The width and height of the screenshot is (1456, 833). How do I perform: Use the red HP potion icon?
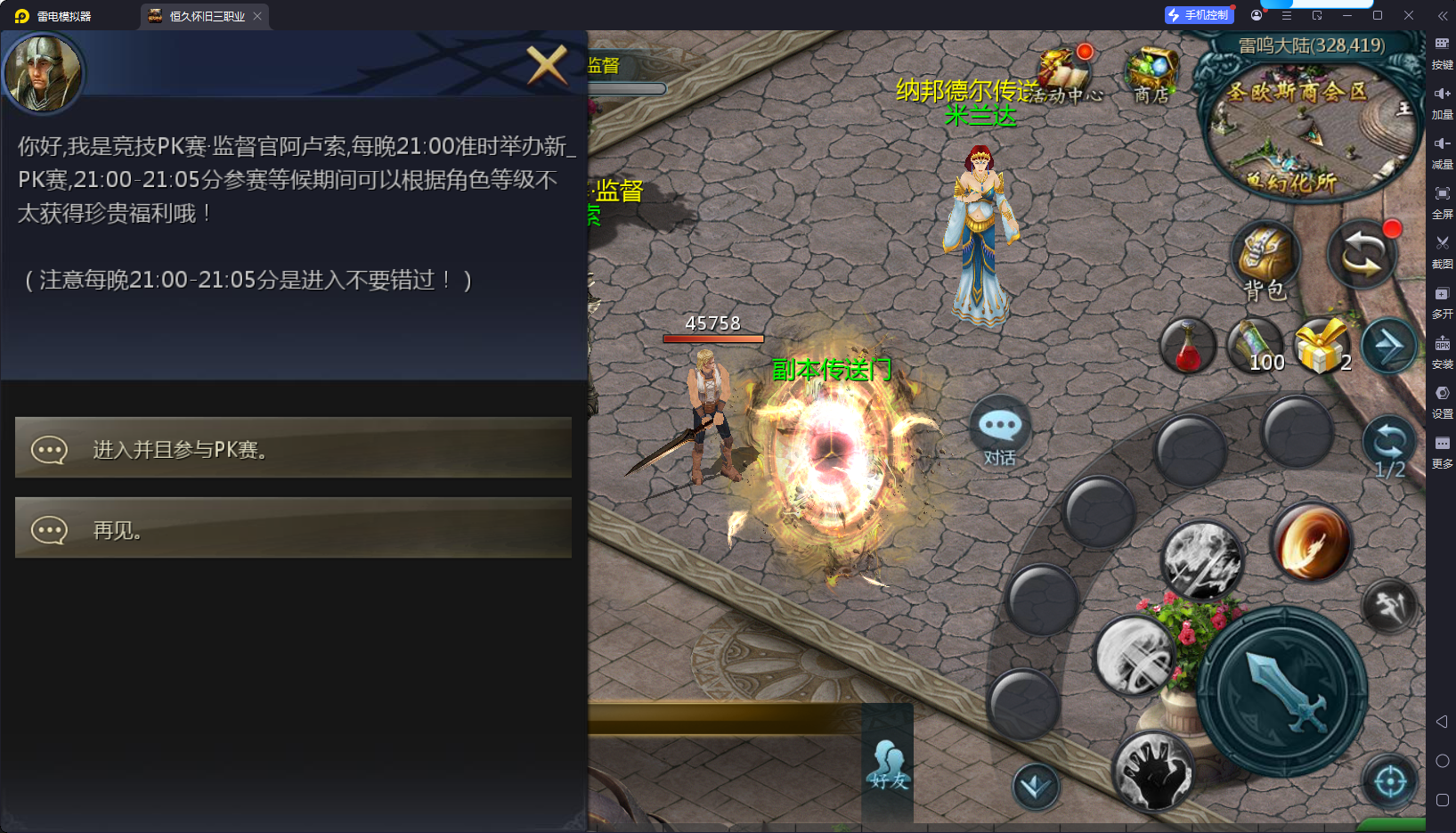tap(1188, 346)
